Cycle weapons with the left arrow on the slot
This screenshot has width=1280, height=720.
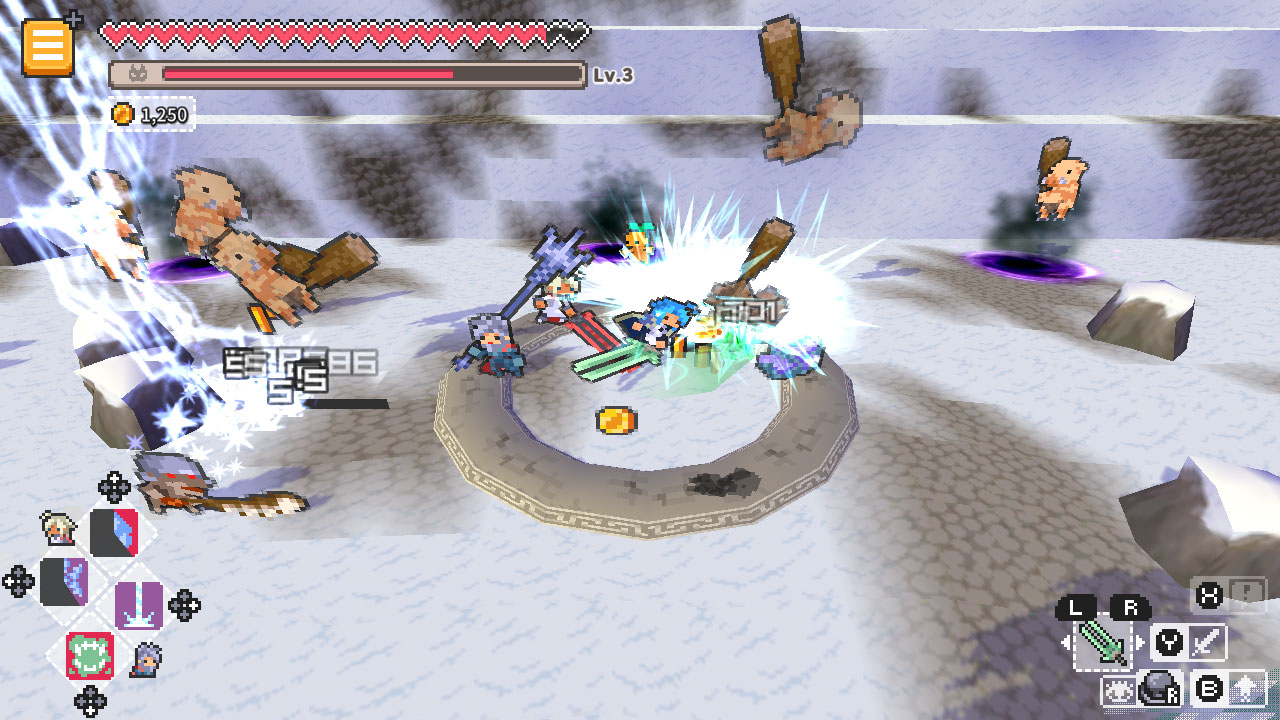1065,642
